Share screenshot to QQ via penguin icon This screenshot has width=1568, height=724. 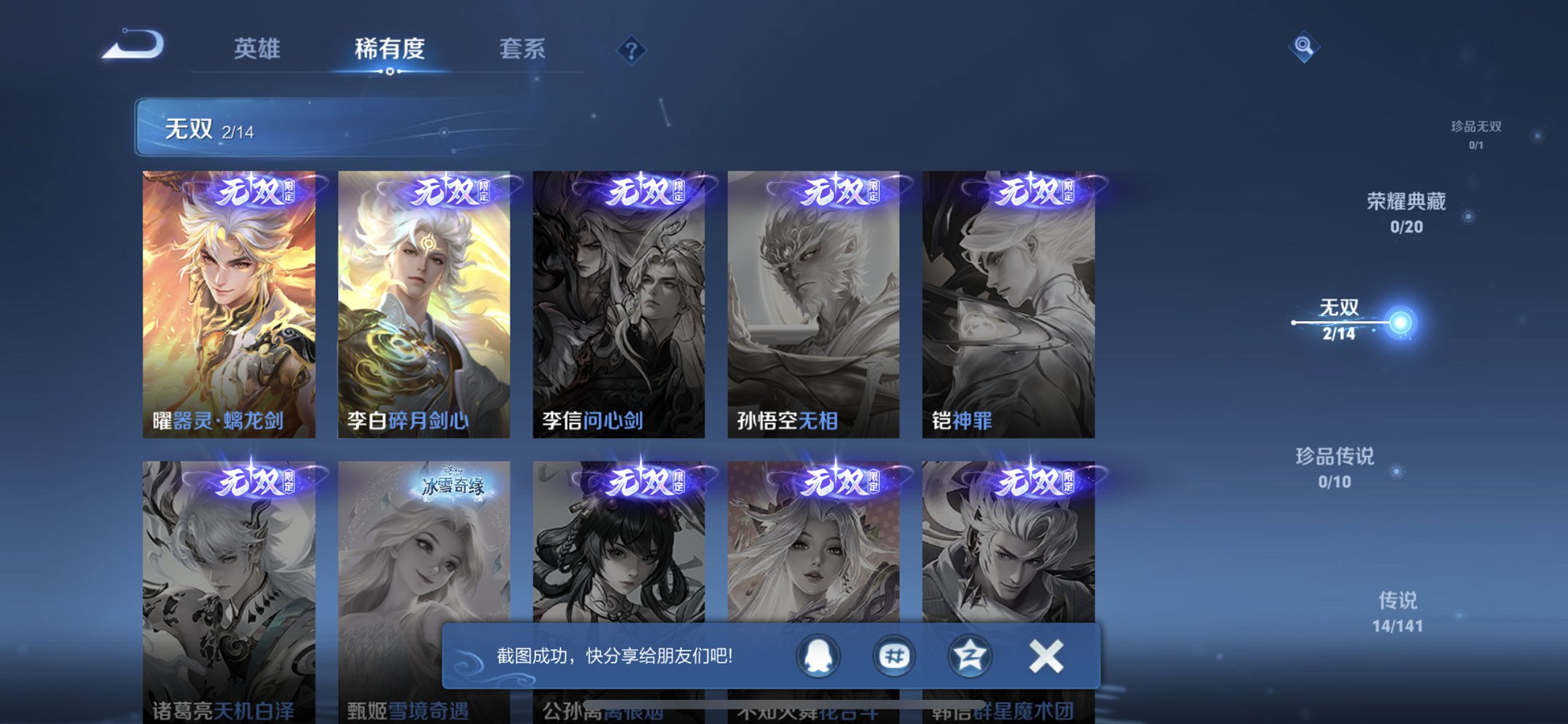pos(818,656)
